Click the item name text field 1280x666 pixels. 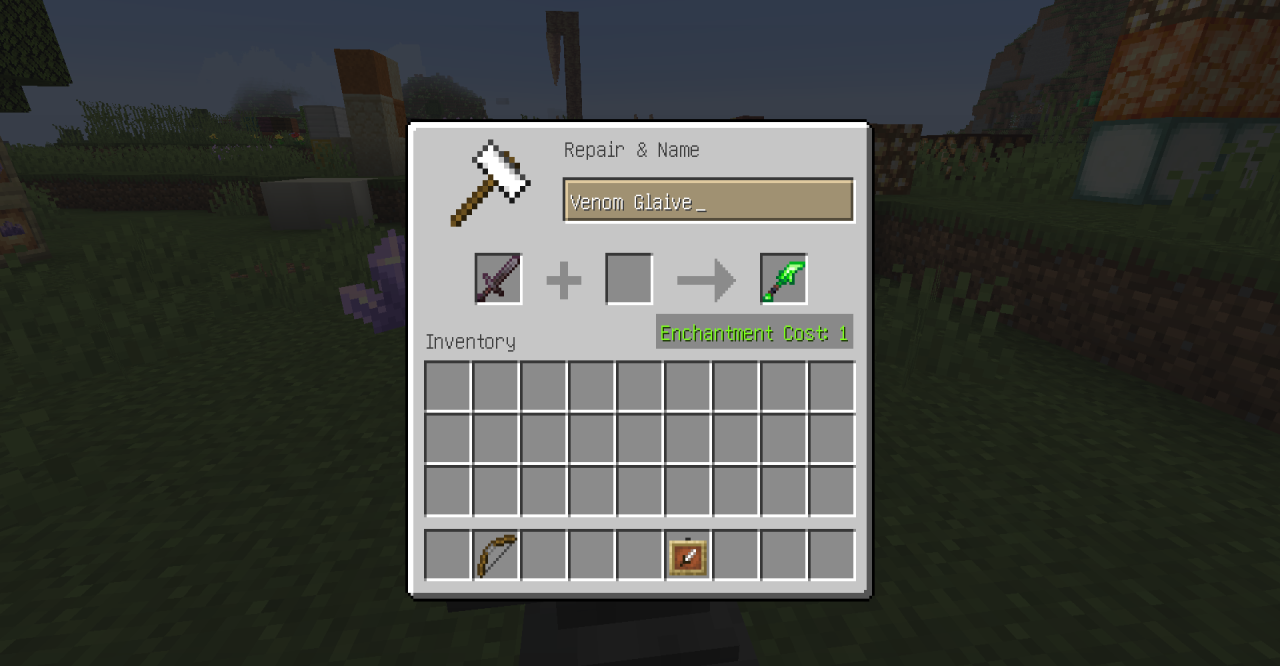(x=708, y=201)
